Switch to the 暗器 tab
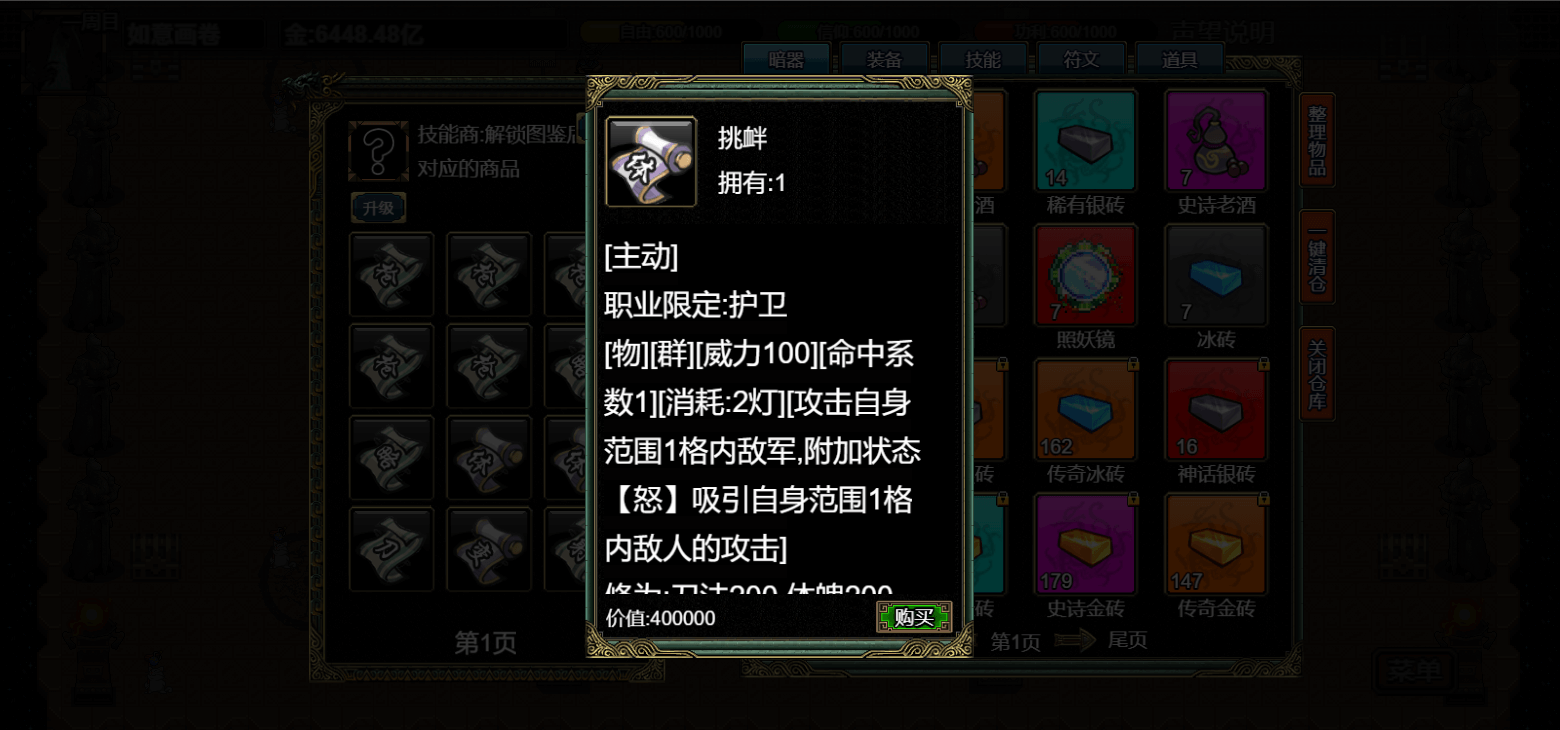Image resolution: width=1560 pixels, height=730 pixels. [x=786, y=59]
